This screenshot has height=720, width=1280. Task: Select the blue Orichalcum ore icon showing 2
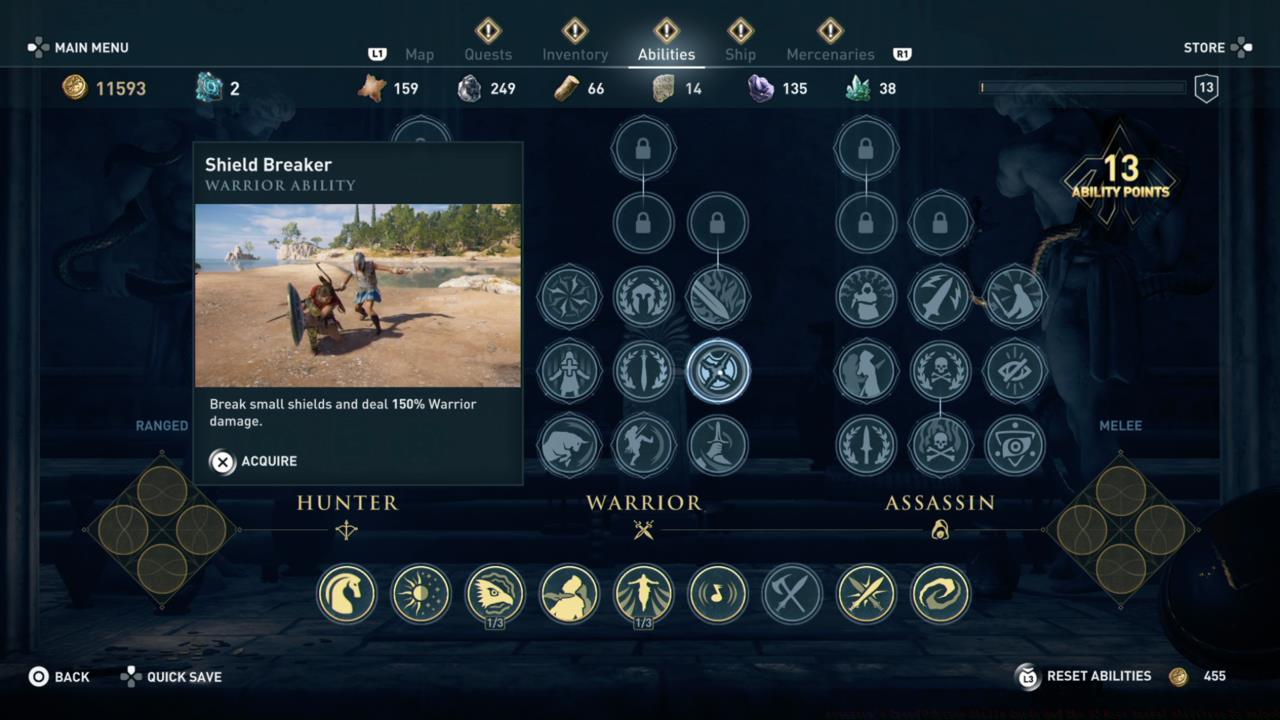coord(207,88)
